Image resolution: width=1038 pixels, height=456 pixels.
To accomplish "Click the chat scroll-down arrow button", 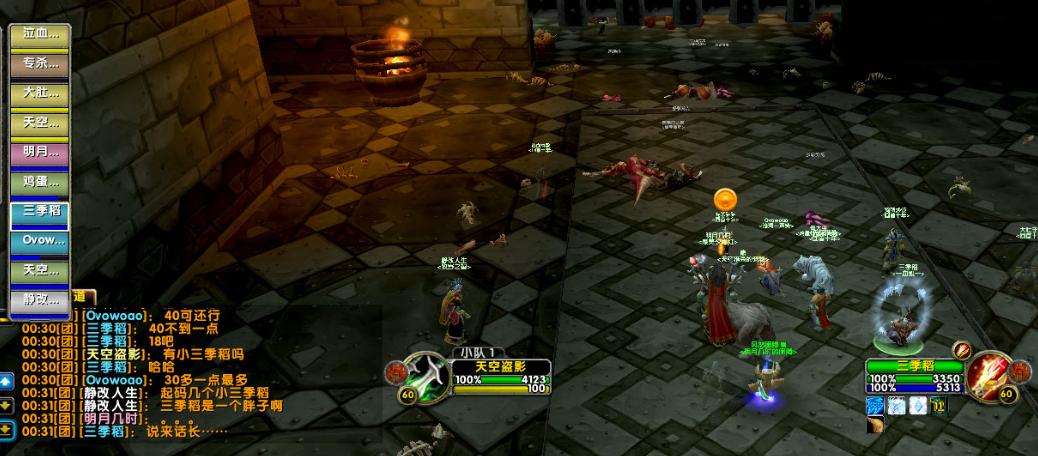I will click(x=6, y=405).
